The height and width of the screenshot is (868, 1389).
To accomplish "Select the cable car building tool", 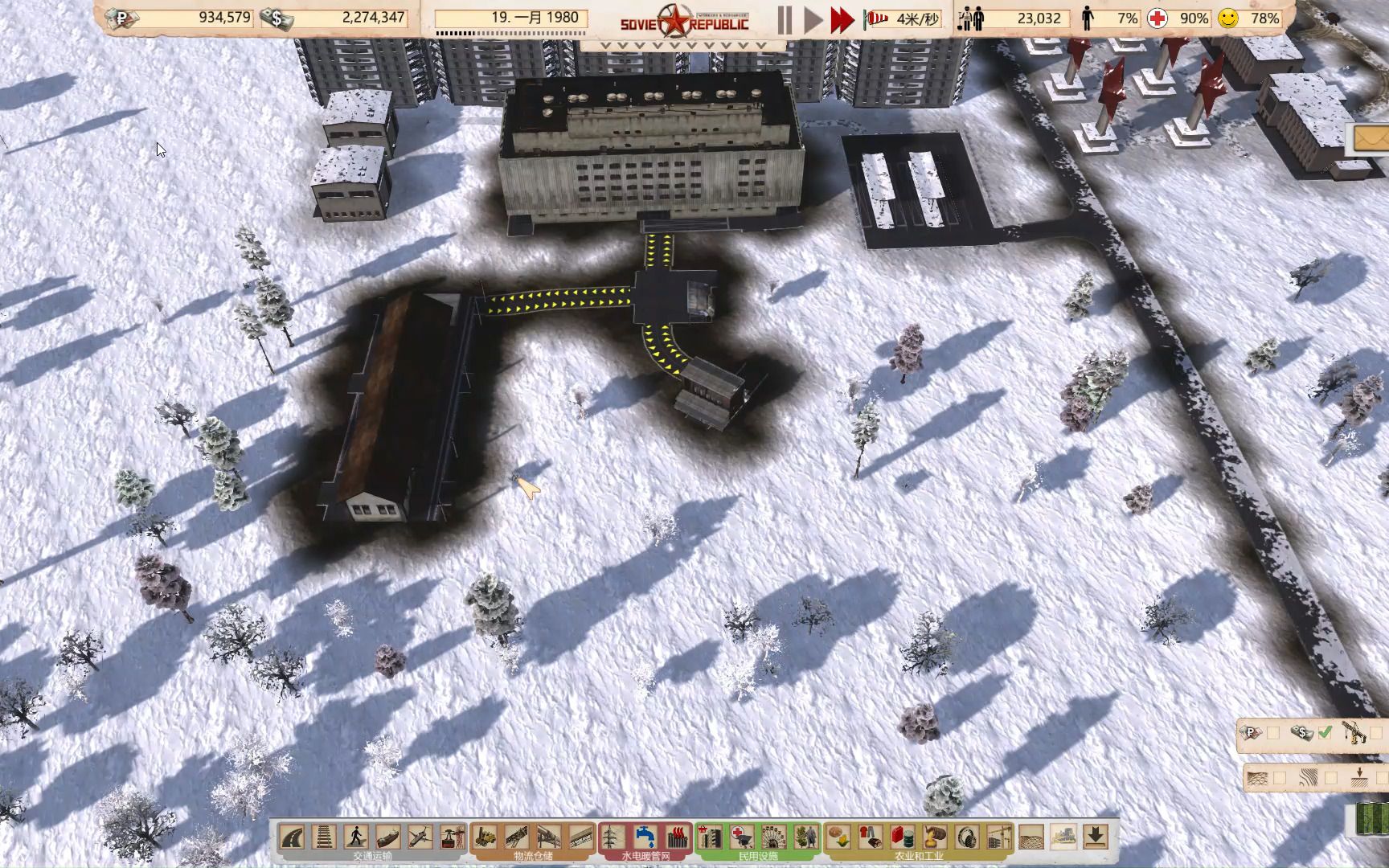I will [x=453, y=837].
